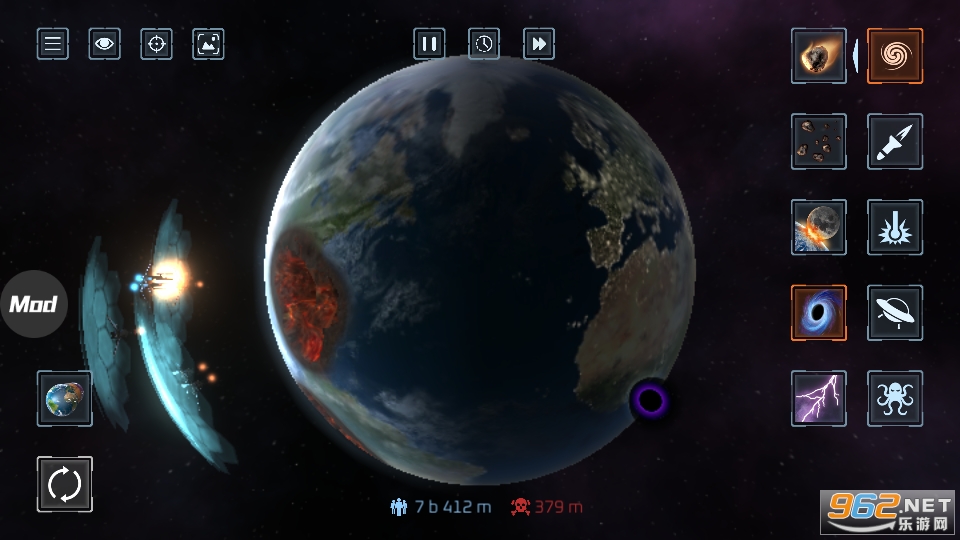Select the moon collision weapon

tap(819, 227)
